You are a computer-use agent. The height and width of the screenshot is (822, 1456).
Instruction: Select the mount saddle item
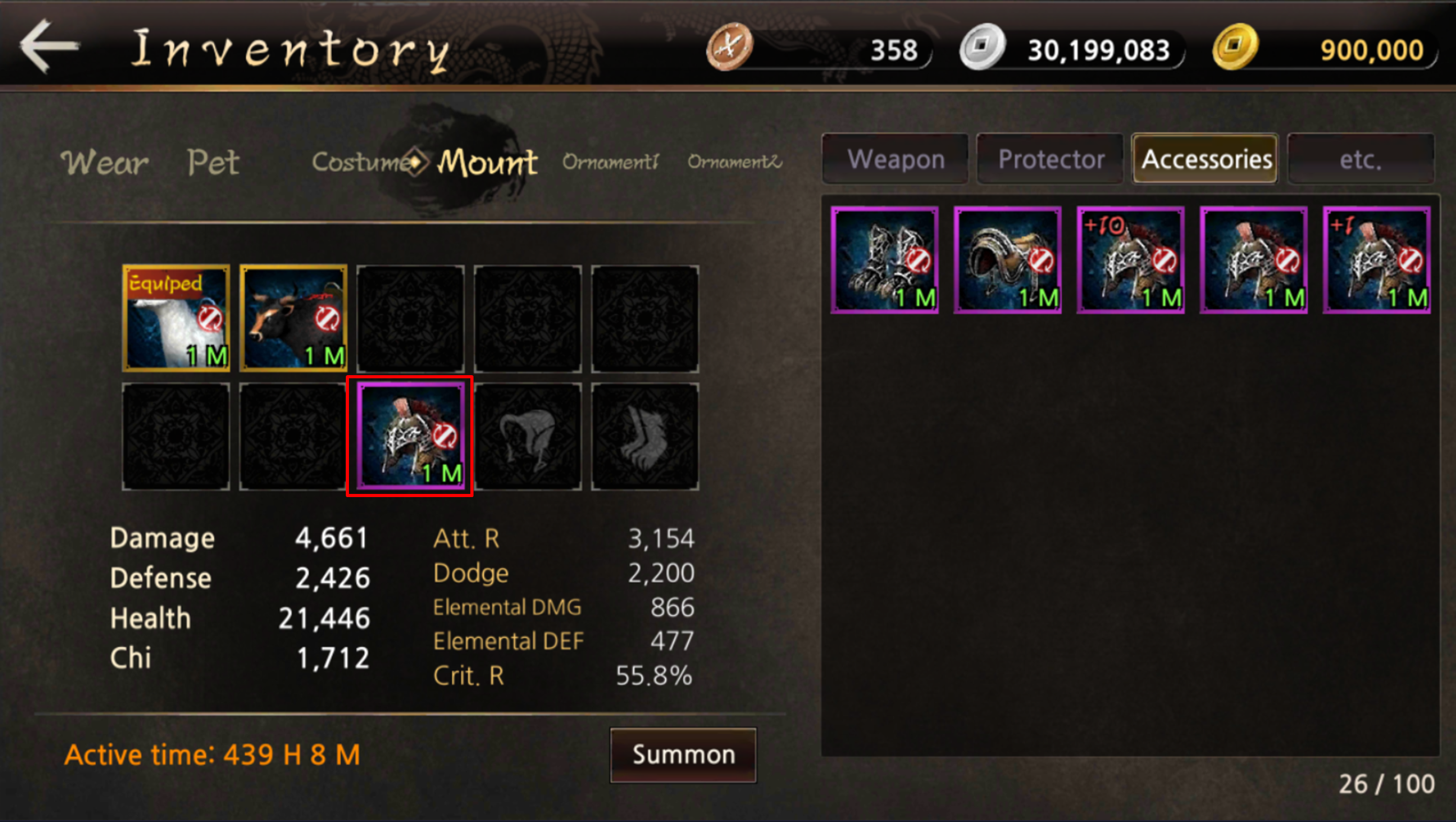pyautogui.click(x=1008, y=260)
